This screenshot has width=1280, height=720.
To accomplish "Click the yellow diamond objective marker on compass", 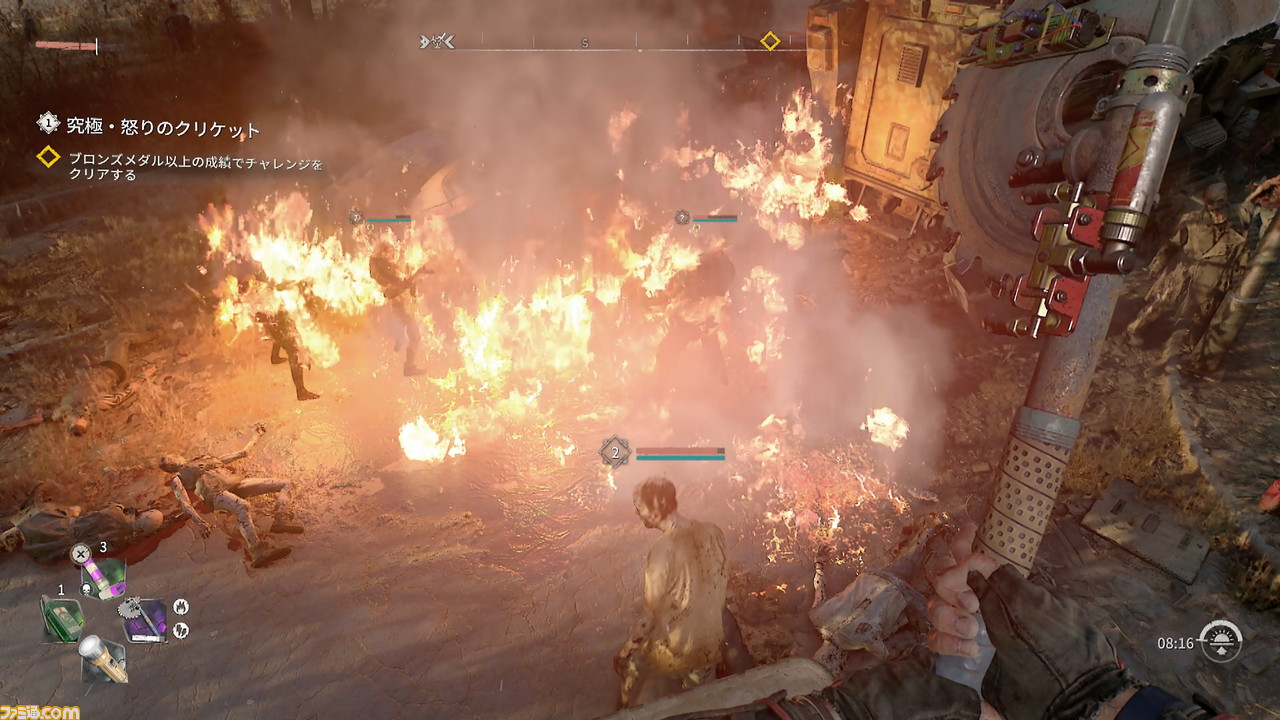I will pyautogui.click(x=770, y=41).
